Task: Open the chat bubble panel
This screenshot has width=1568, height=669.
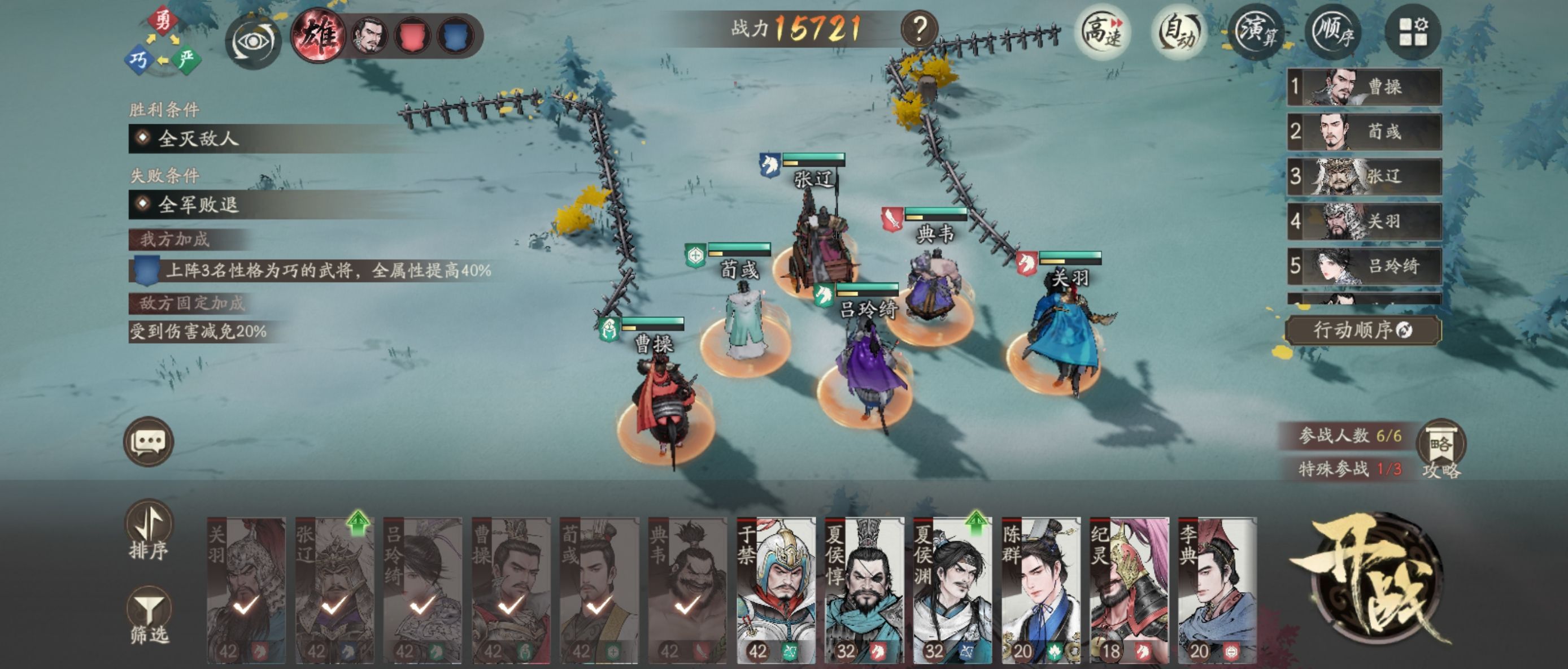Action: click(x=149, y=442)
